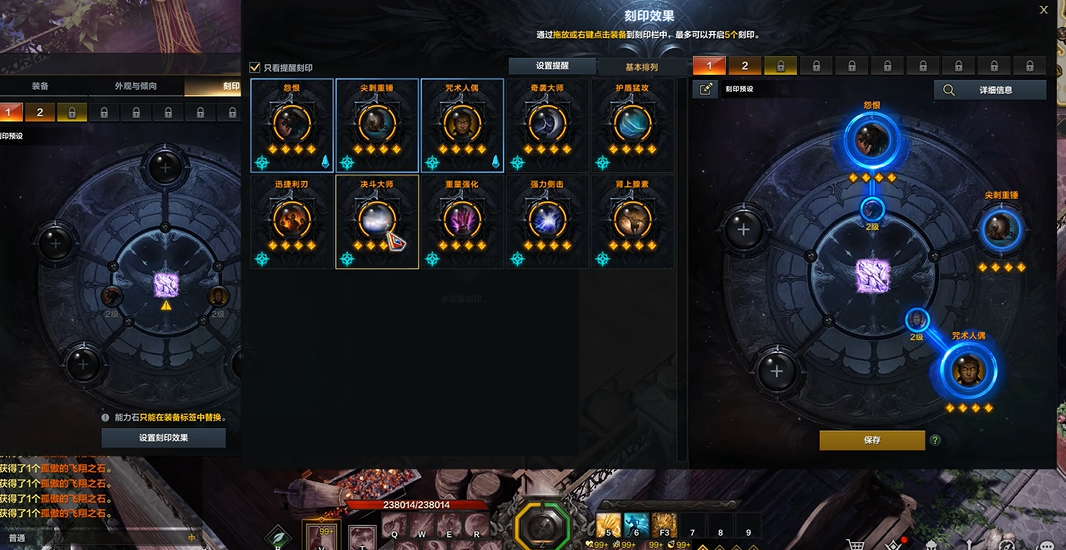1066x550 pixels.
Task: Switch to the 装备 tab
Action: click(40, 86)
